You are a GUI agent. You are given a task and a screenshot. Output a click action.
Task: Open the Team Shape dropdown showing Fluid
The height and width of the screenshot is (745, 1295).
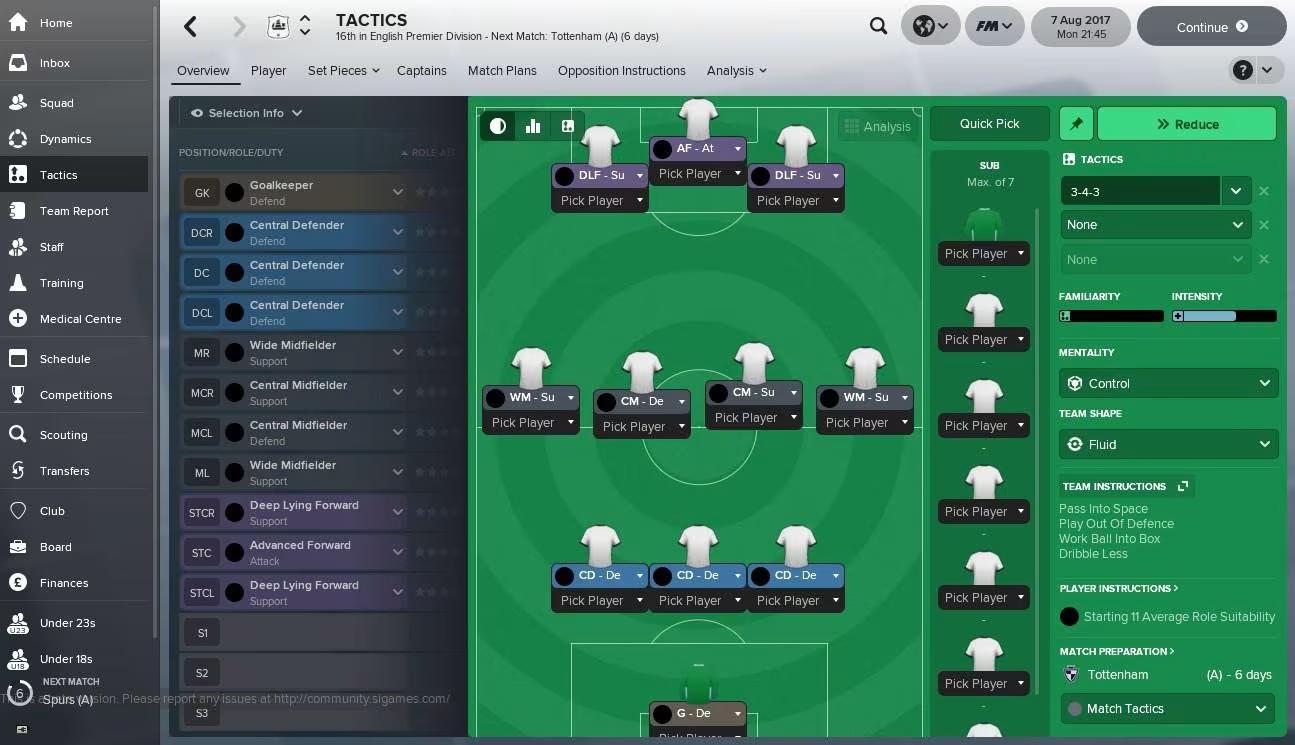pyautogui.click(x=1168, y=444)
